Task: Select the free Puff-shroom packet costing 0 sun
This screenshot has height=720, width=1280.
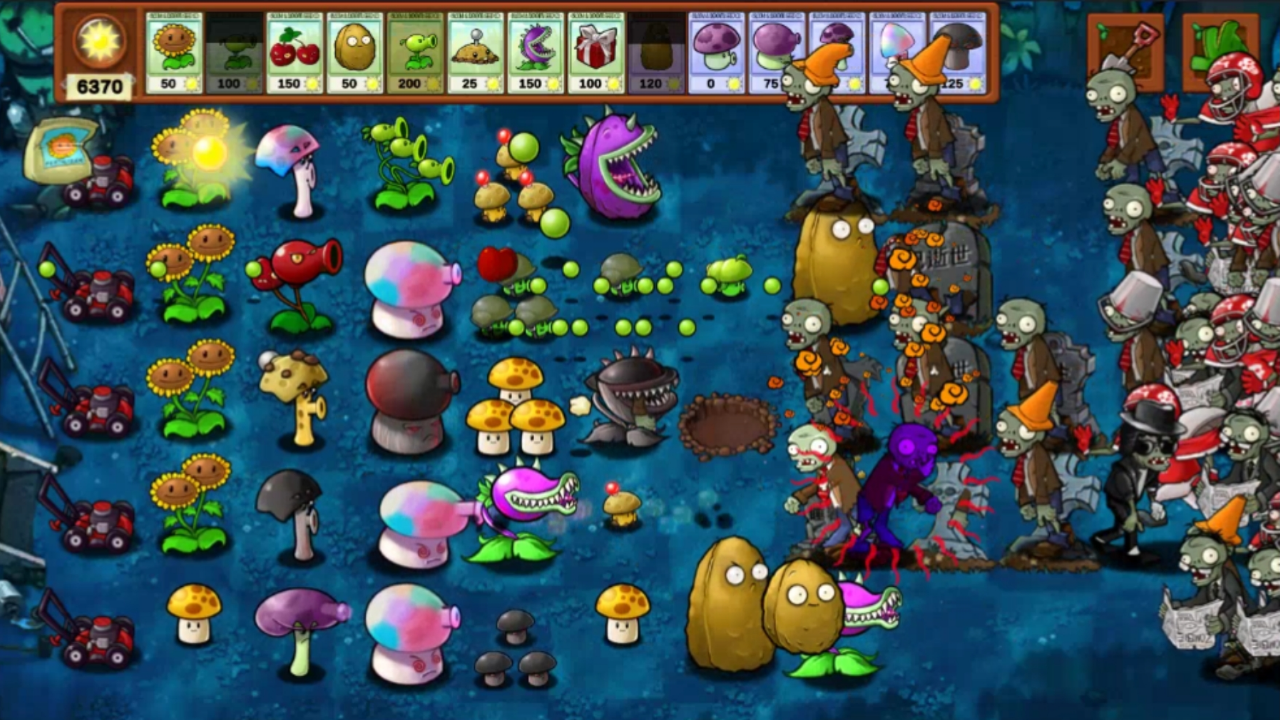Action: coord(717,50)
